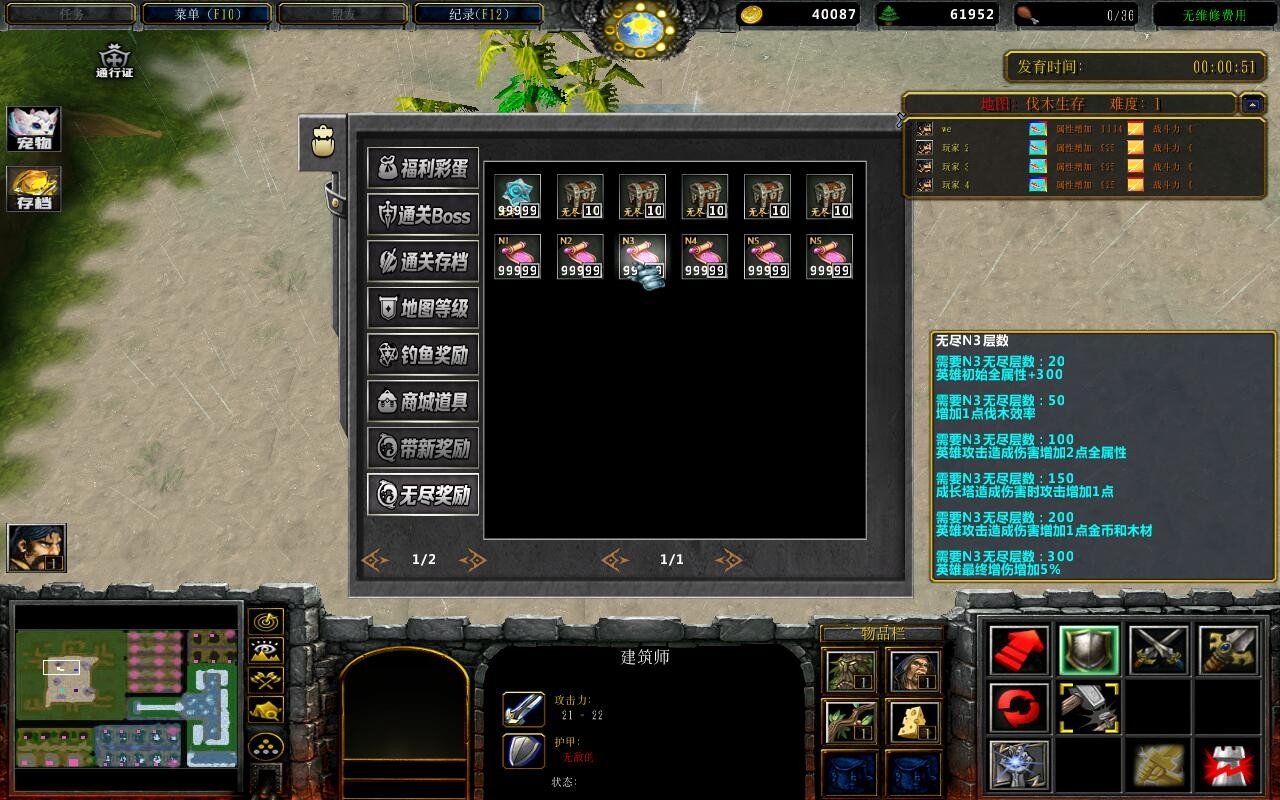Select the N3 scroll in the rewards grid

click(x=641, y=256)
